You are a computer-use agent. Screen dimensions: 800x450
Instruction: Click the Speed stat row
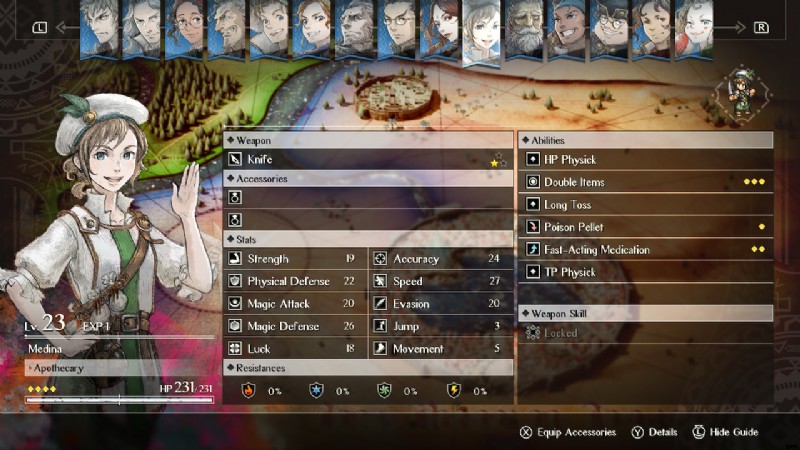pyautogui.click(x=441, y=282)
